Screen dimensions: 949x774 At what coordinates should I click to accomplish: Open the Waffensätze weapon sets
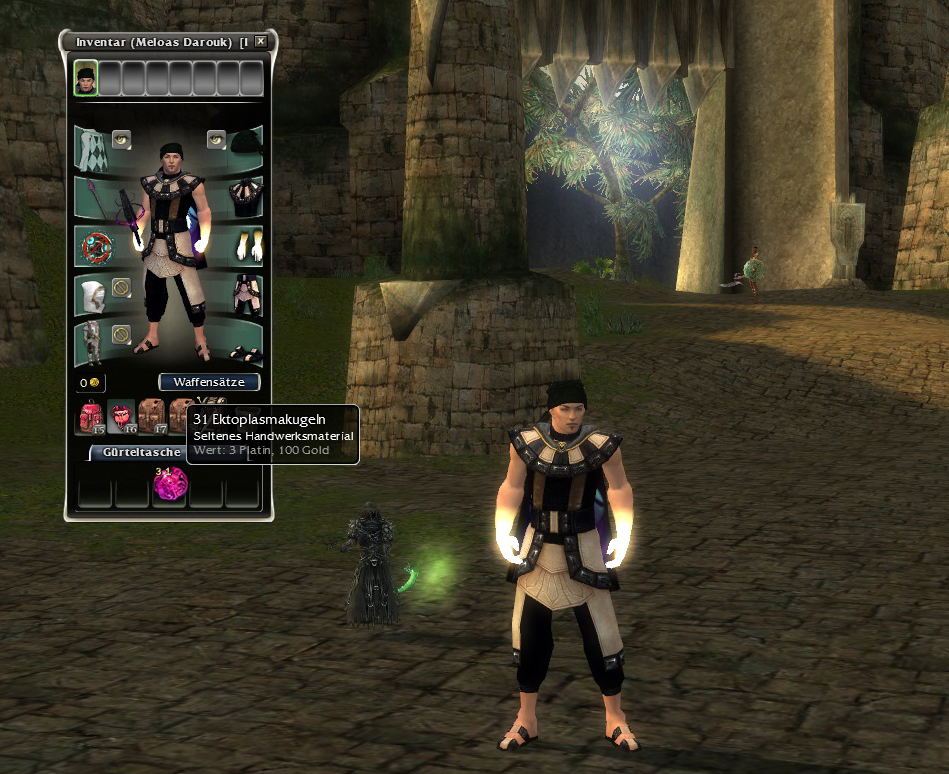coord(209,382)
